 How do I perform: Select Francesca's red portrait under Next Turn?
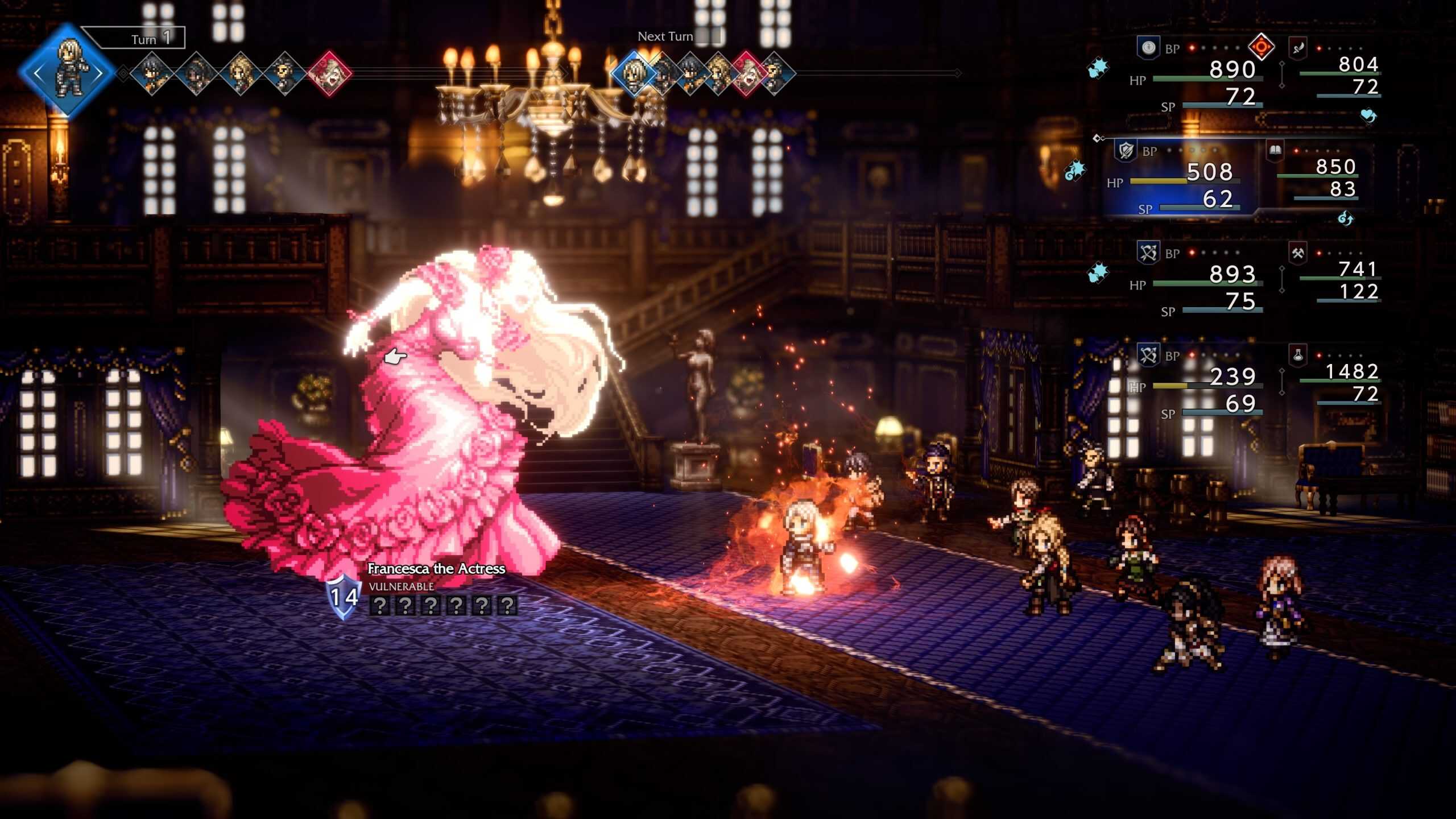[x=746, y=74]
